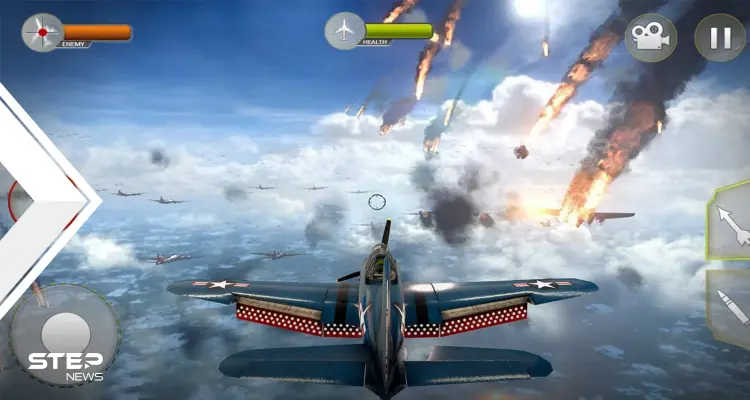Pause the game with the pause button
This screenshot has width=750, height=400.
tap(719, 38)
